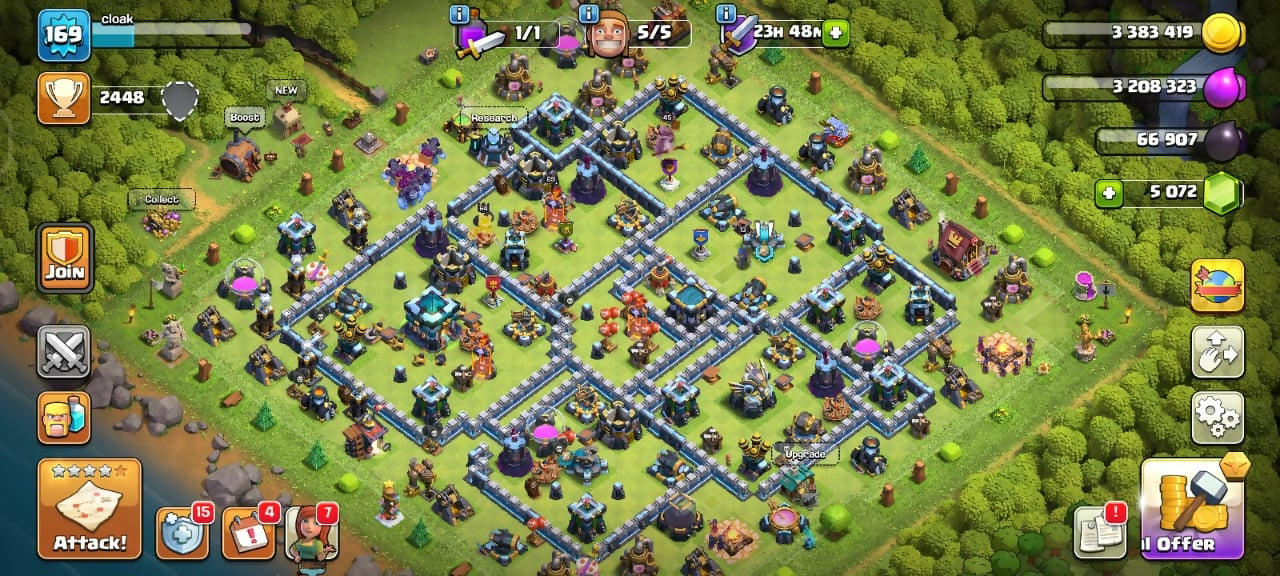Open the army overview barbarian icon
Image resolution: width=1280 pixels, height=576 pixels.
64,416
